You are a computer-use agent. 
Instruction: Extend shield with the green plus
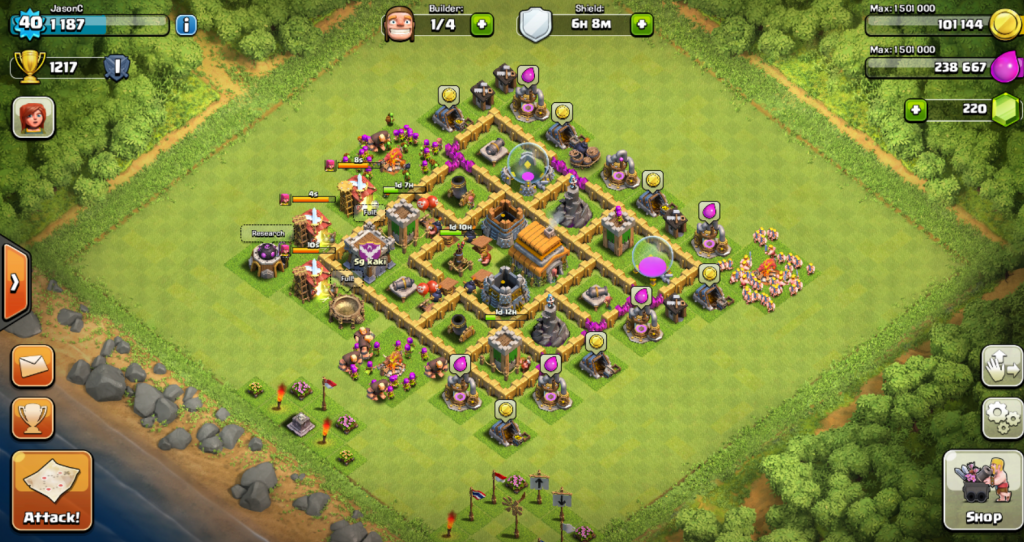[x=641, y=25]
